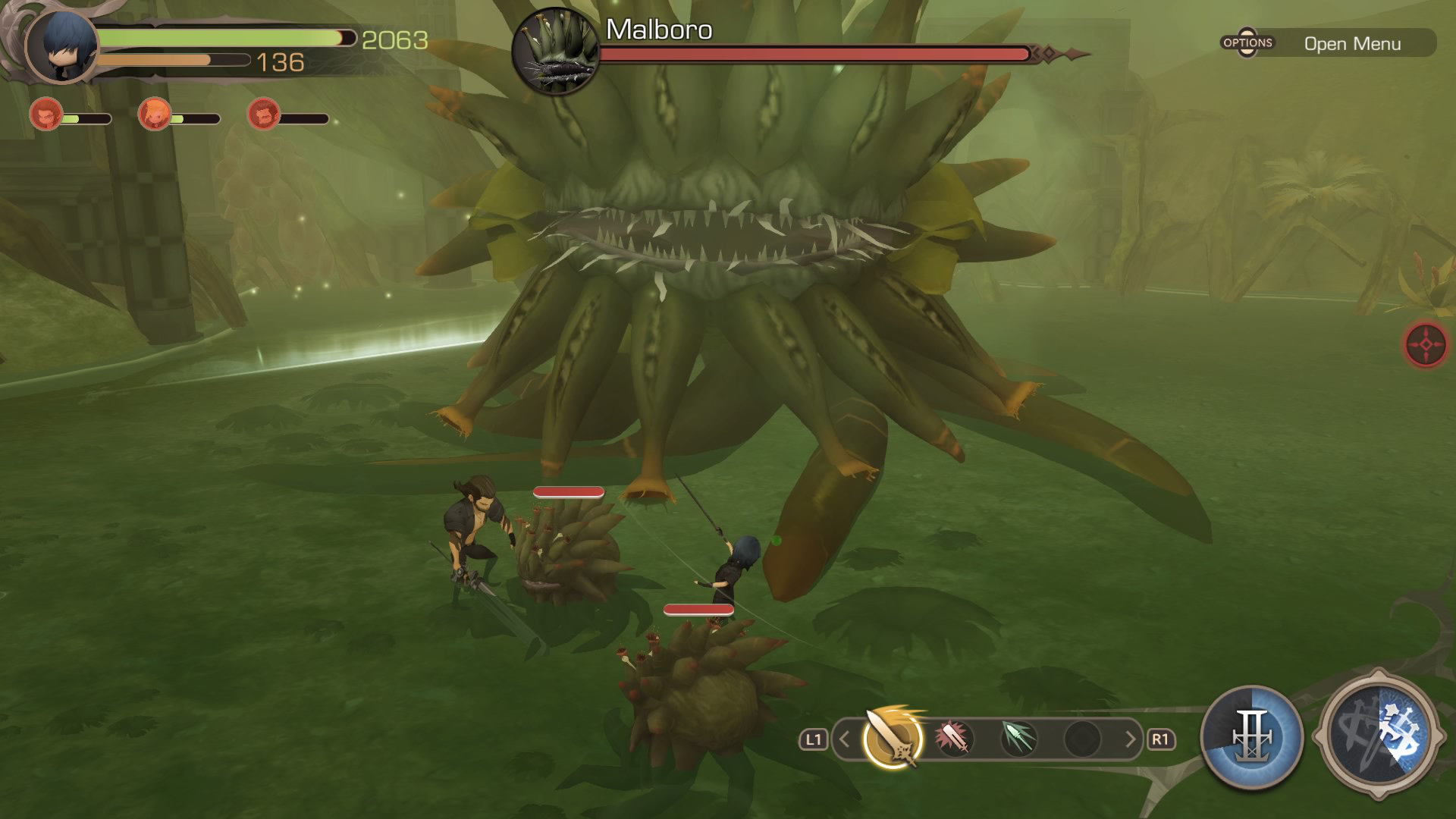This screenshot has height=819, width=1456.
Task: Equip the green spear weapon slot
Action: [1018, 738]
